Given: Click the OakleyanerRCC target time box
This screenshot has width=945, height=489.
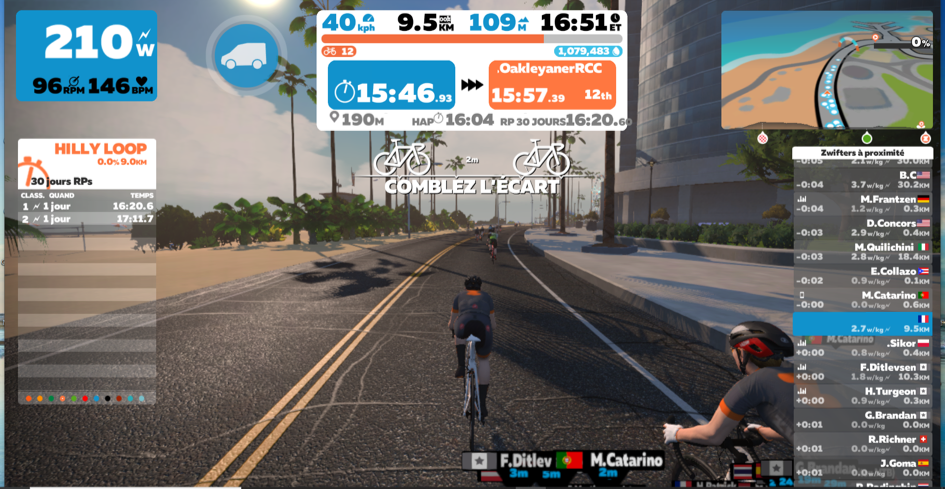Looking at the screenshot, I should tap(551, 85).
